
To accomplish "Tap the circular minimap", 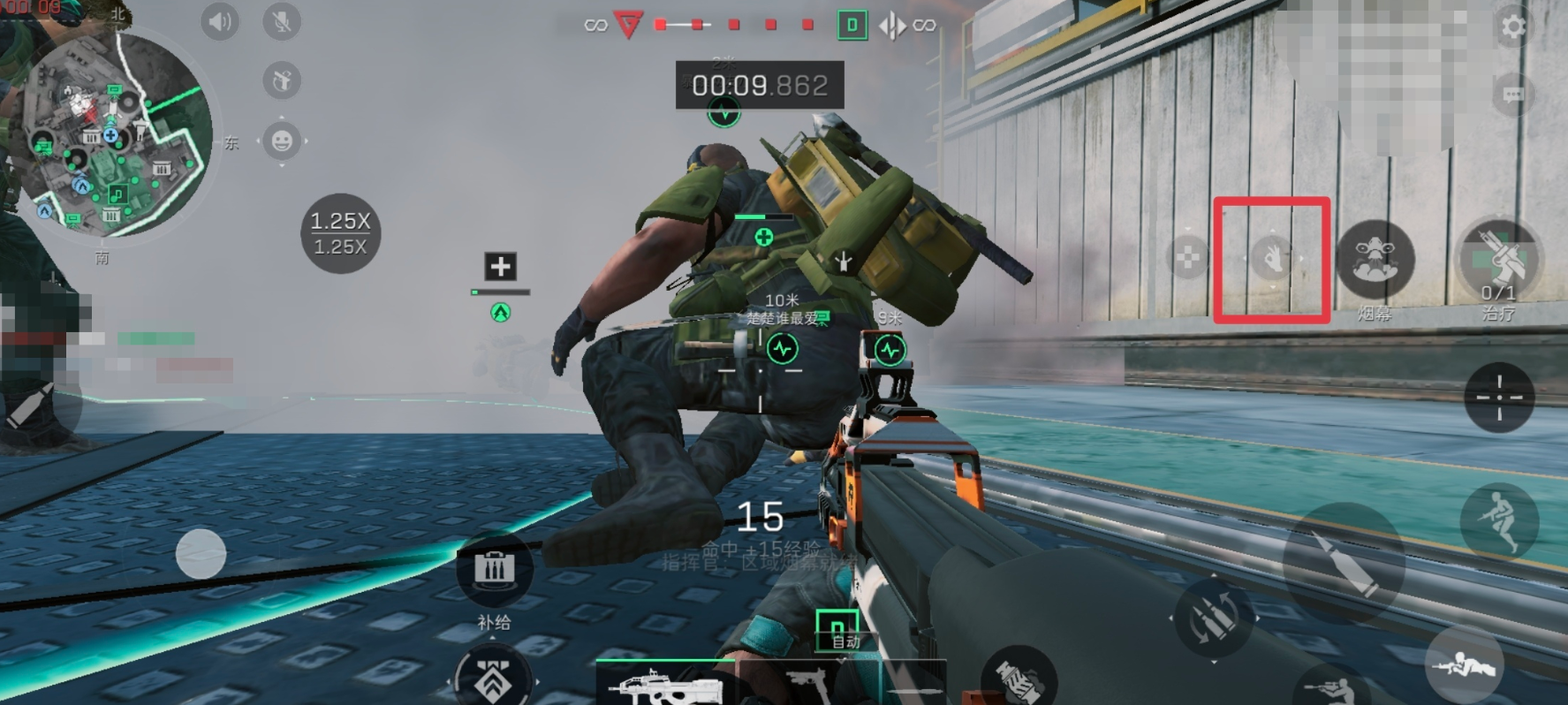I will (119, 135).
